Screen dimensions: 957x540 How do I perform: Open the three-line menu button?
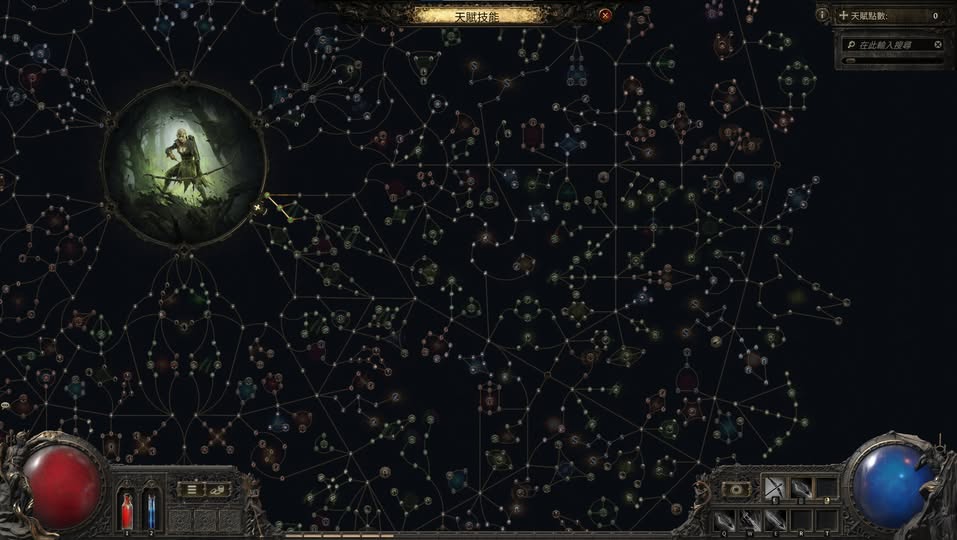(x=190, y=489)
